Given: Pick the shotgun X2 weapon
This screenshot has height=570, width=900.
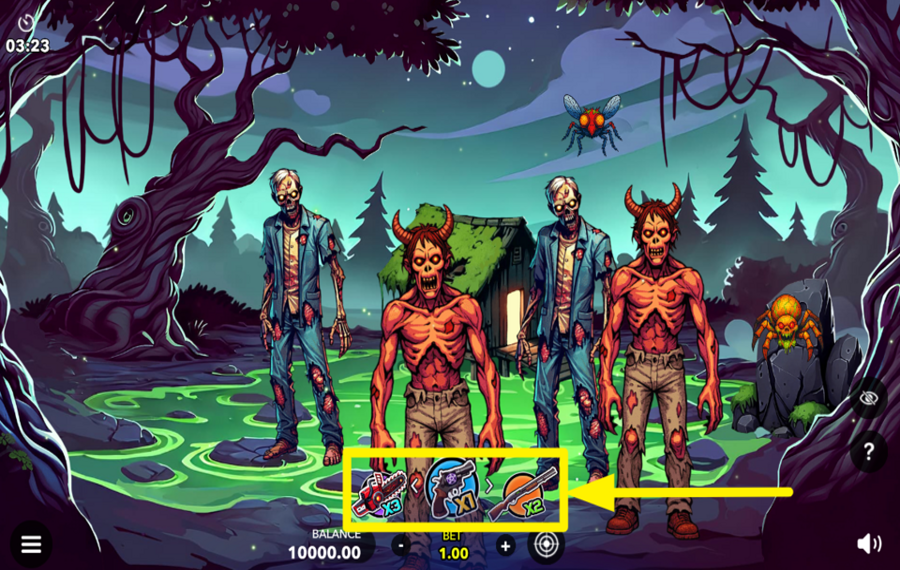Looking at the screenshot, I should click(523, 492).
